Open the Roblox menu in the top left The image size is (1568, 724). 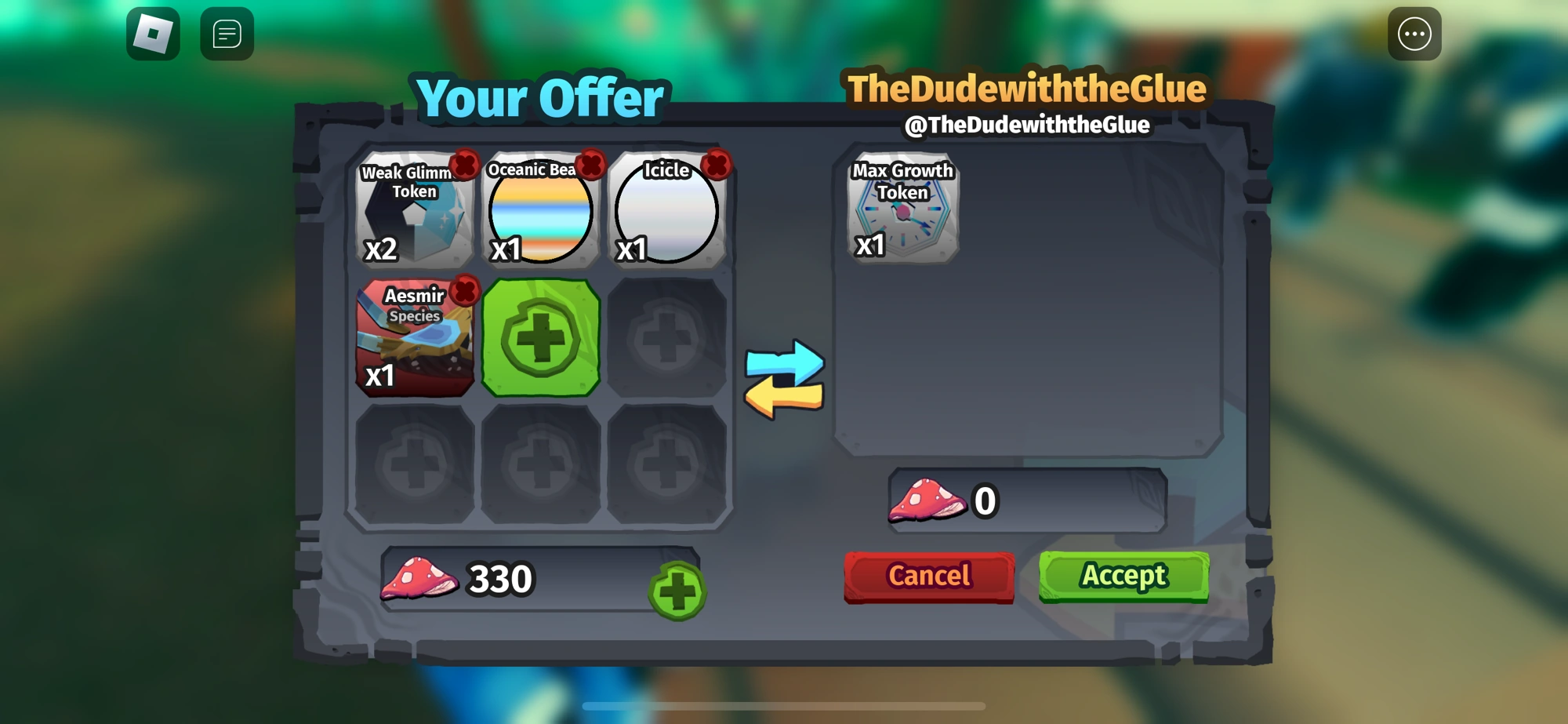click(154, 33)
